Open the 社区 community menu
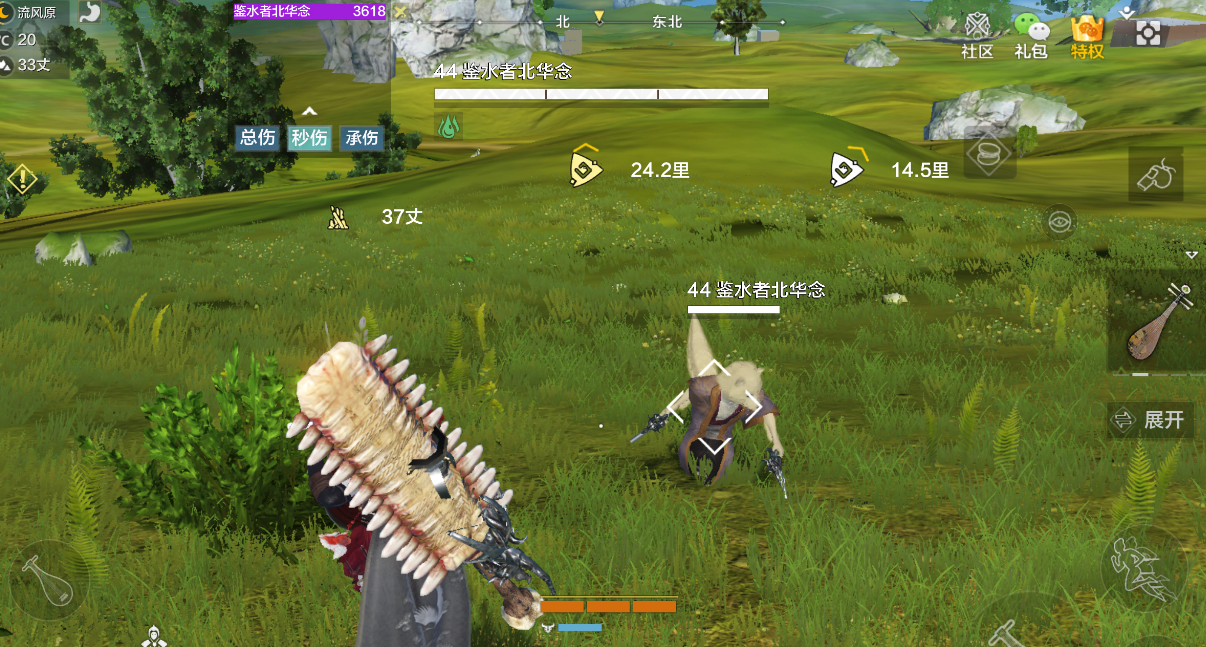The image size is (1206, 647). coord(977,35)
